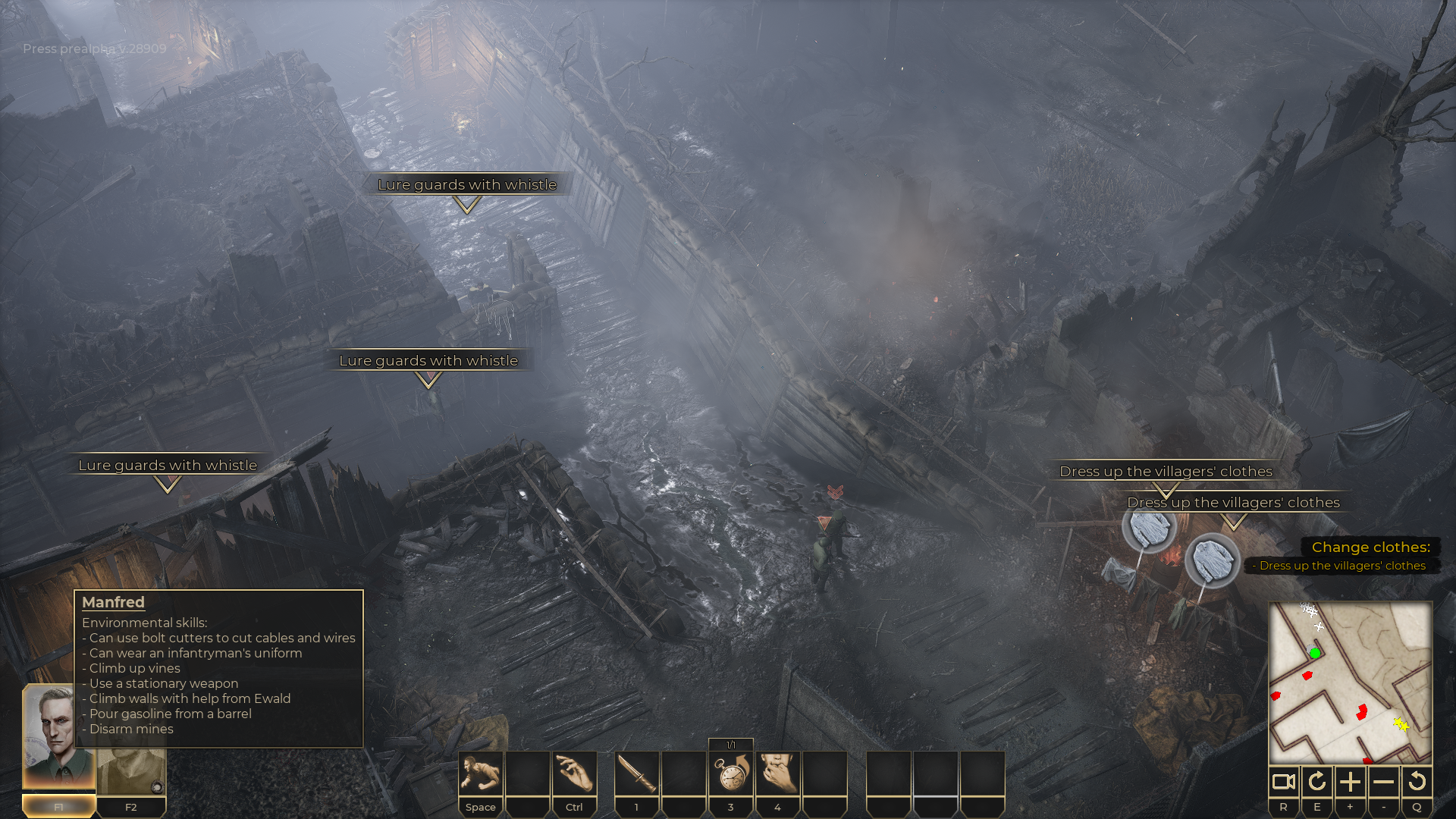The height and width of the screenshot is (819, 1456).
Task: Choose the whistle ability icon
Action: [777, 773]
